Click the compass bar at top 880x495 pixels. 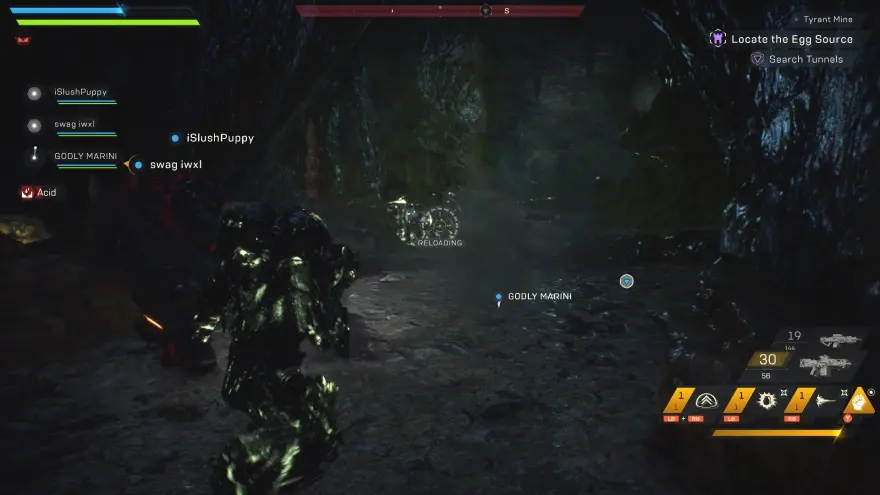click(x=440, y=11)
